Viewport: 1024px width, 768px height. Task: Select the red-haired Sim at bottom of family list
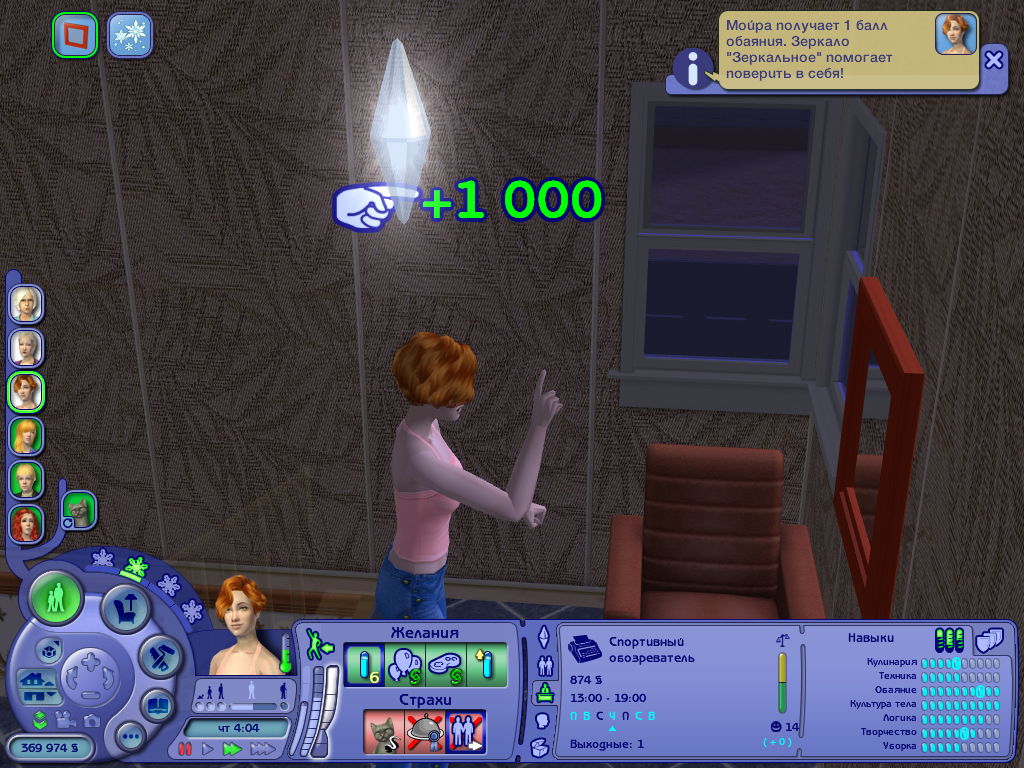coord(26,522)
